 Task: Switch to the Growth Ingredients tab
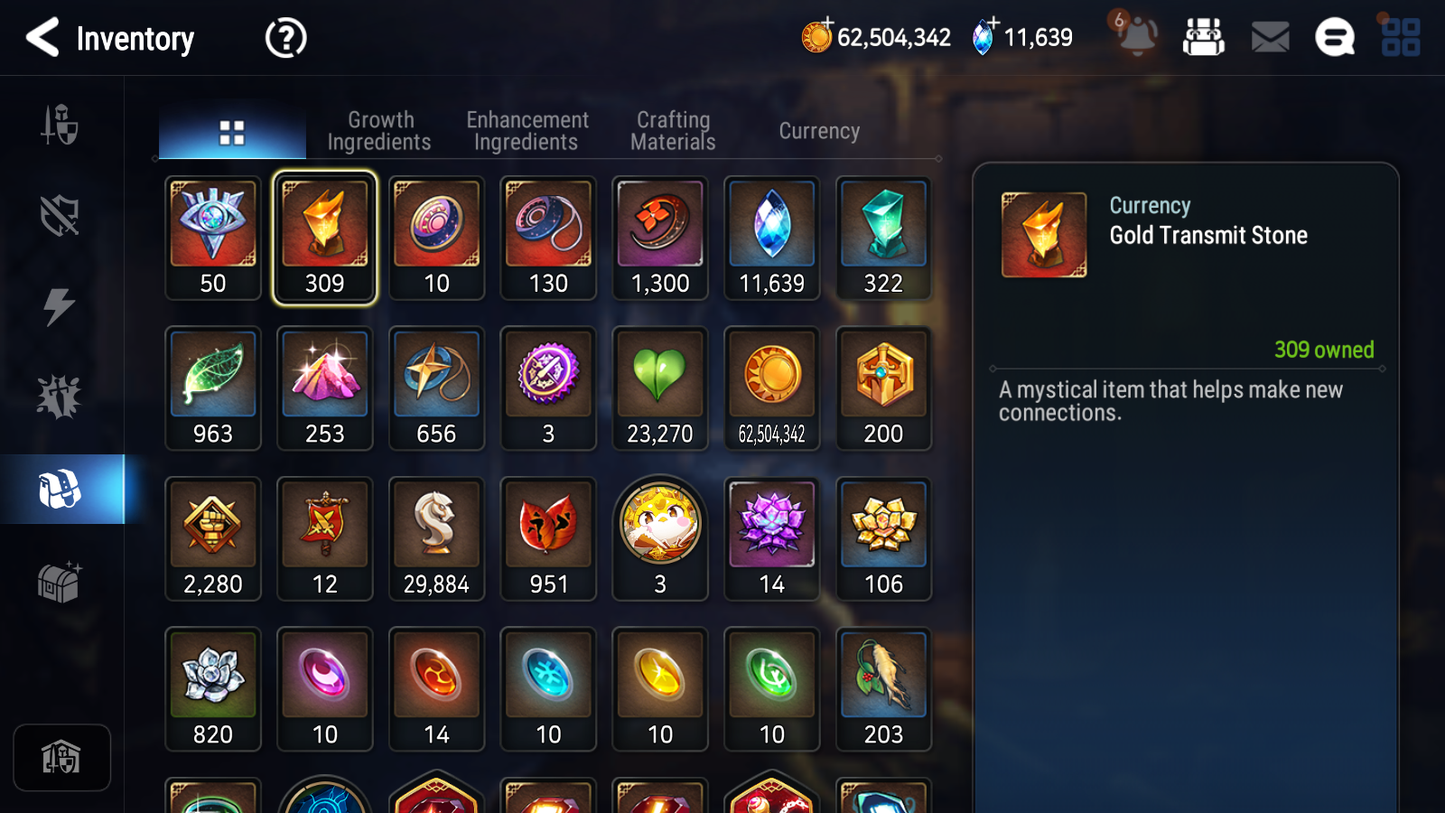click(380, 130)
